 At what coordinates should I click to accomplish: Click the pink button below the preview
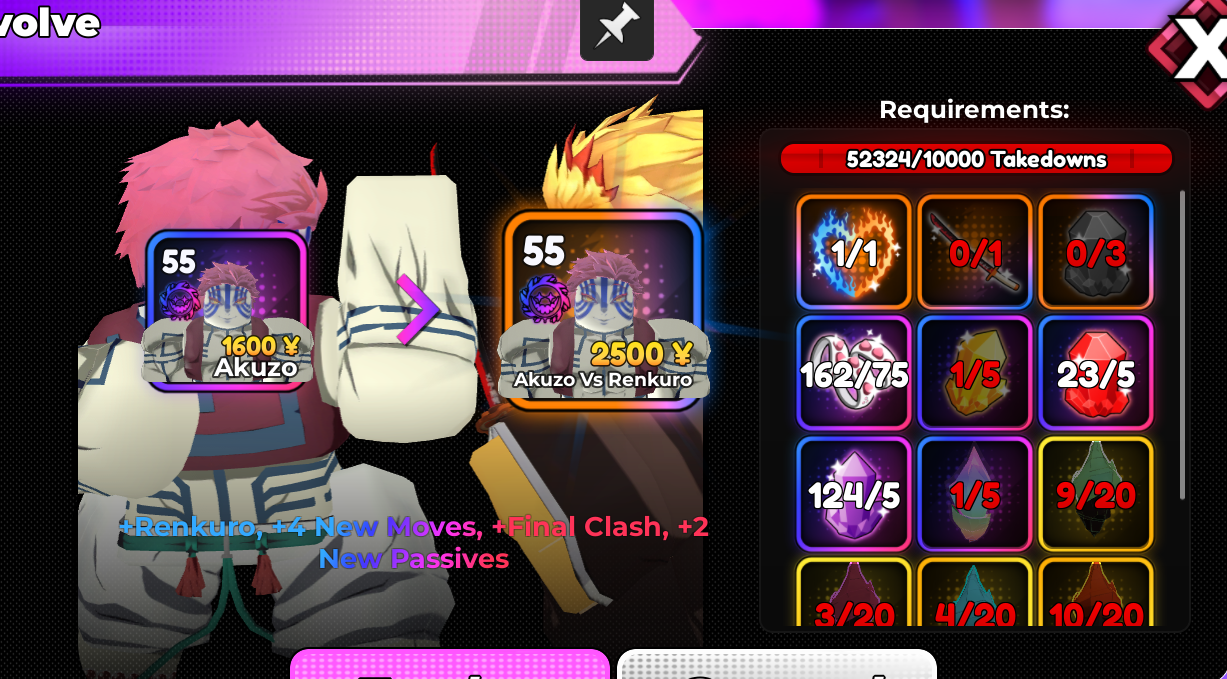pos(449,665)
